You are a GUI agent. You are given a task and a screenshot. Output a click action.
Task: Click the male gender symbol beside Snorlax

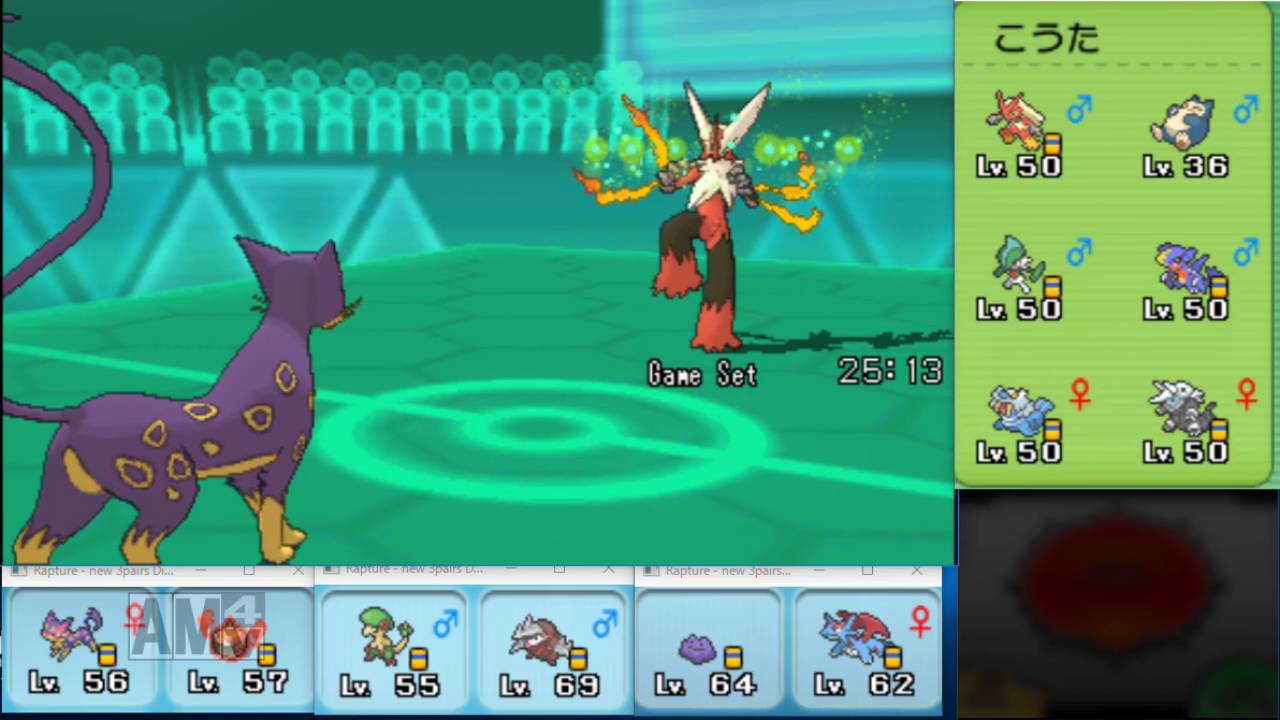coord(1246,108)
